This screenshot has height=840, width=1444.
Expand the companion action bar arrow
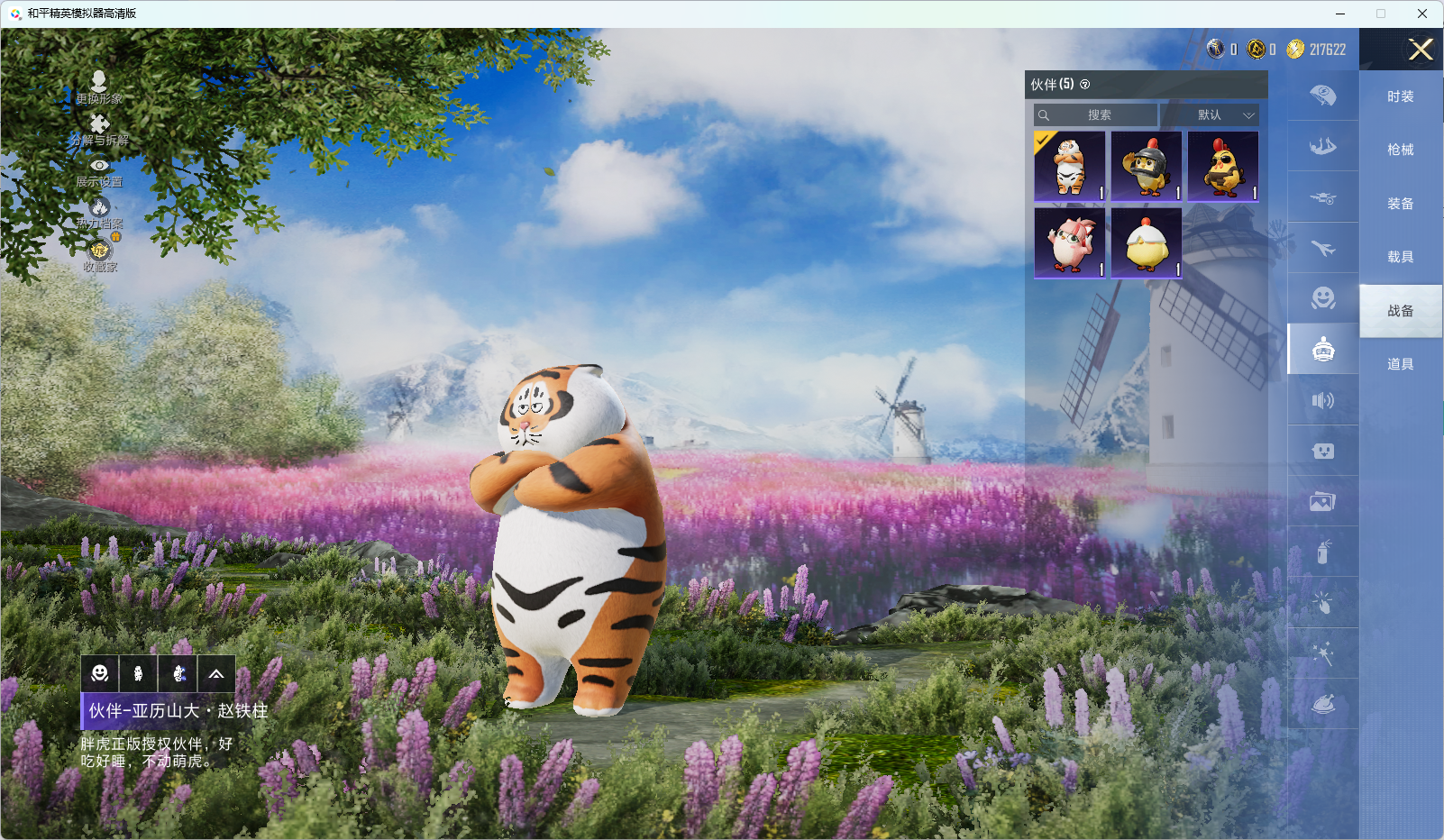tap(216, 673)
